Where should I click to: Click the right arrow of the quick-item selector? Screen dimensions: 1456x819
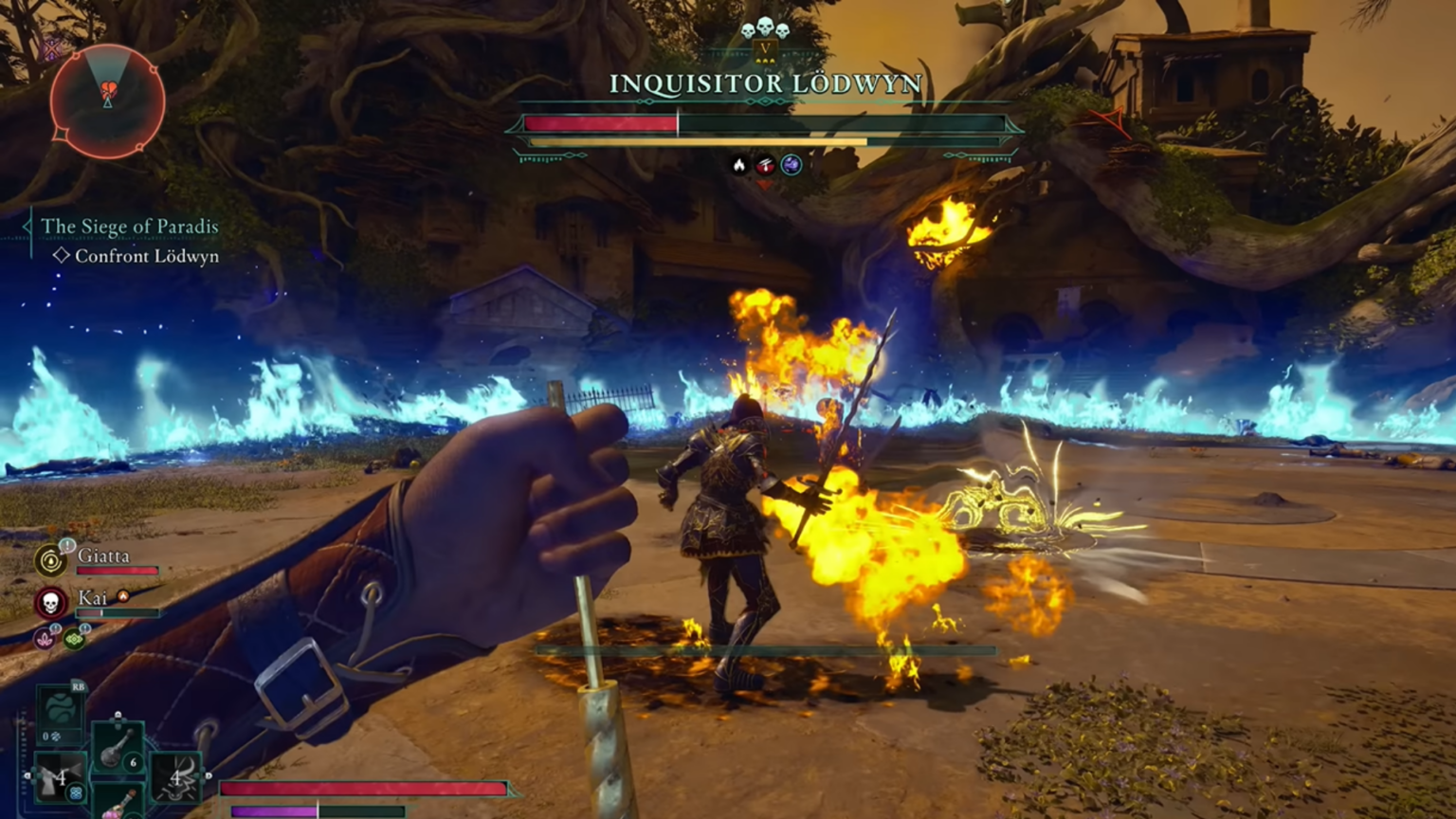pos(209,775)
